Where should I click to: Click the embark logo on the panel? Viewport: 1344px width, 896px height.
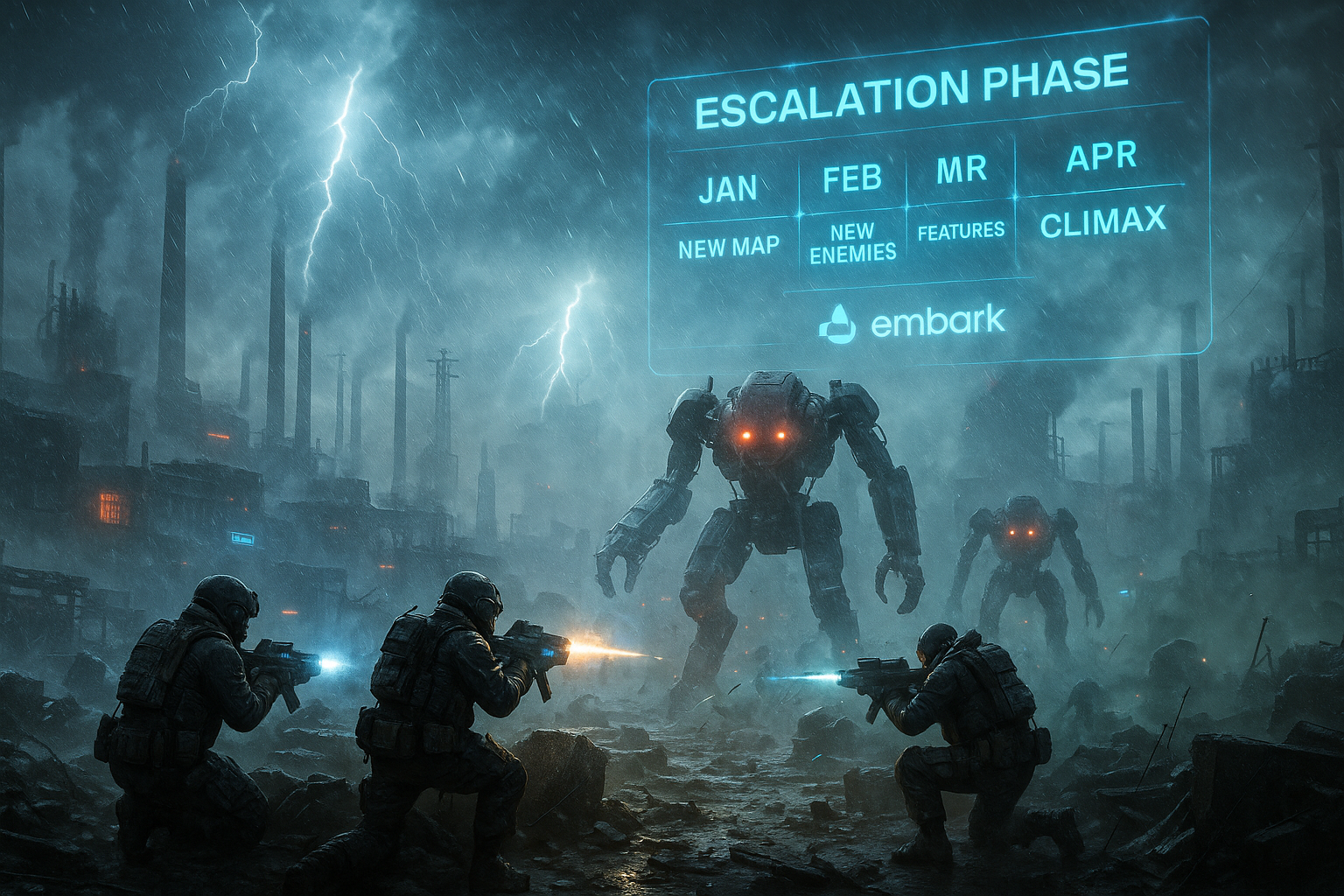point(913,323)
